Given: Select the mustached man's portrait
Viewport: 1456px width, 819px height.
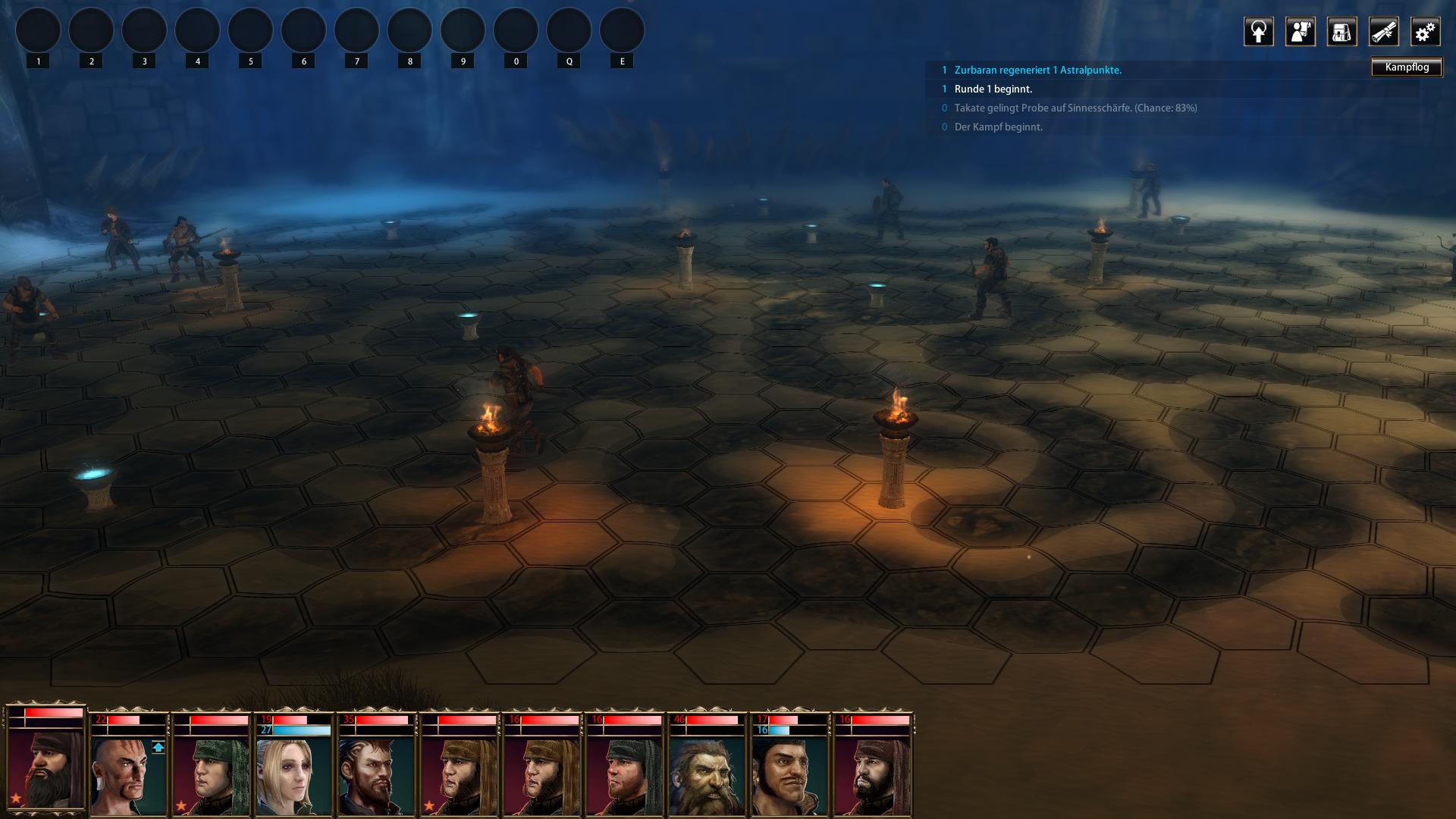Looking at the screenshot, I should tap(789, 773).
